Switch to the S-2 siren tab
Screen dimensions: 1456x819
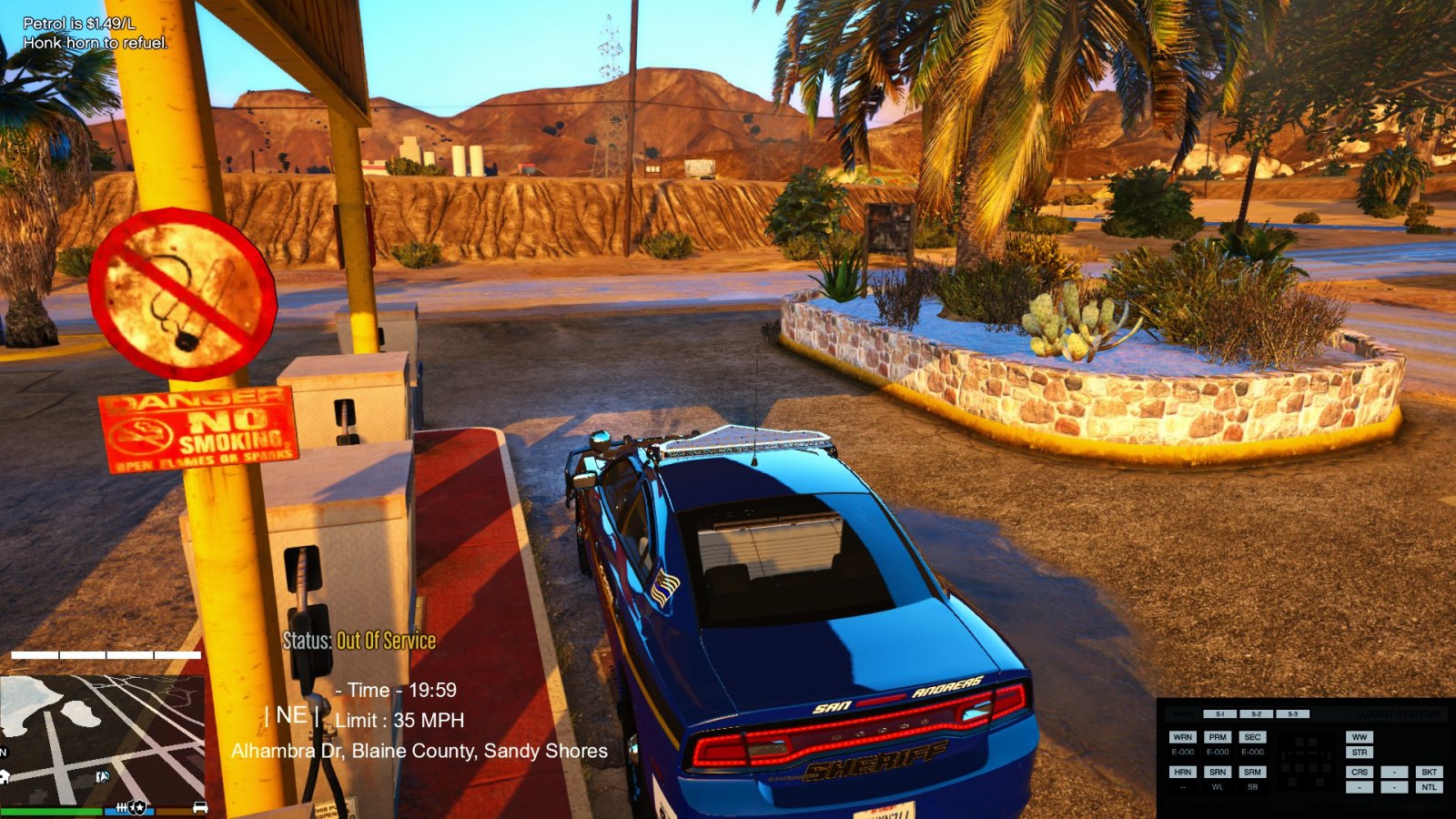1256,714
